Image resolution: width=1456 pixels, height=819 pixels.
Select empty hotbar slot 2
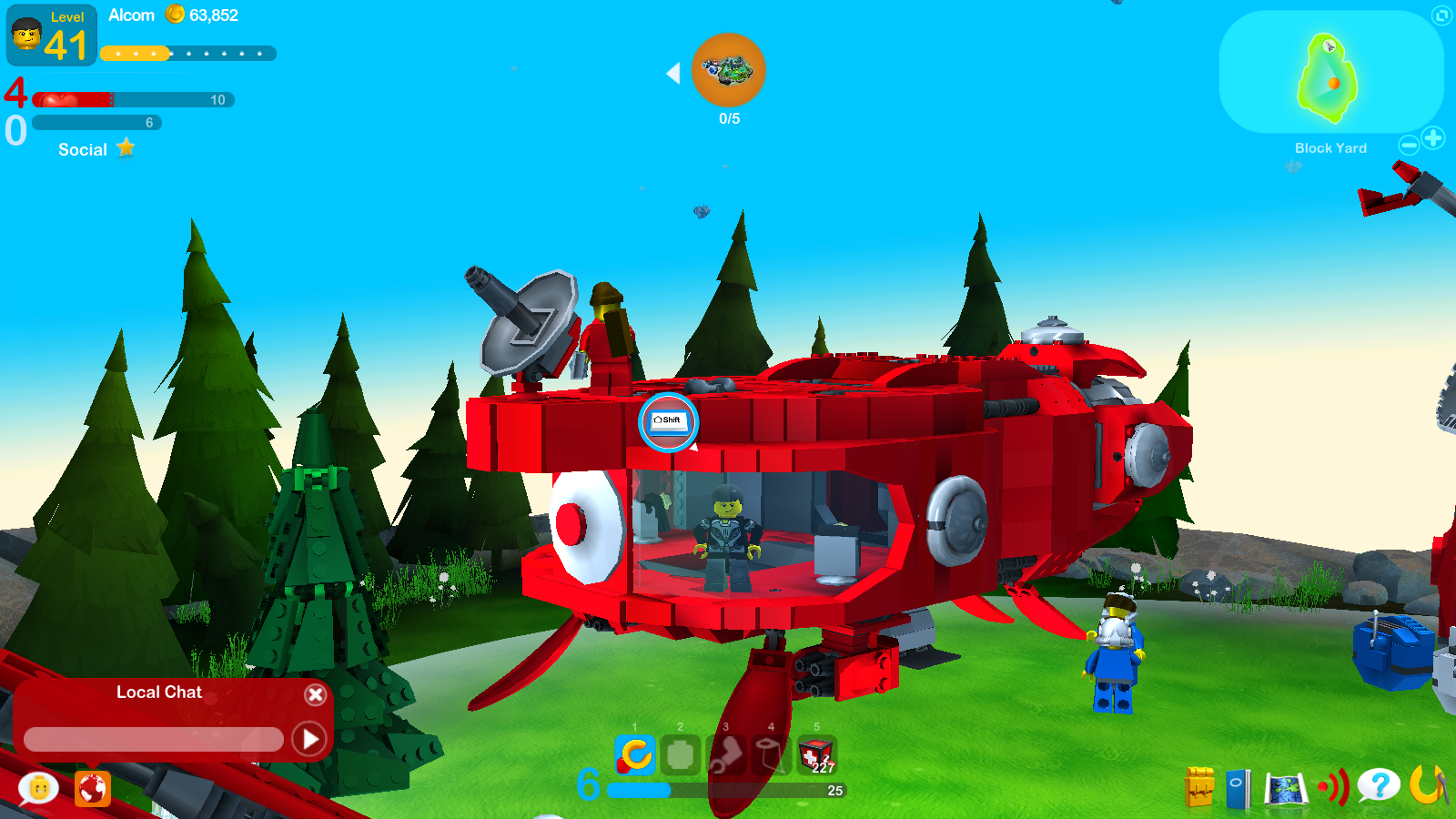click(x=680, y=756)
